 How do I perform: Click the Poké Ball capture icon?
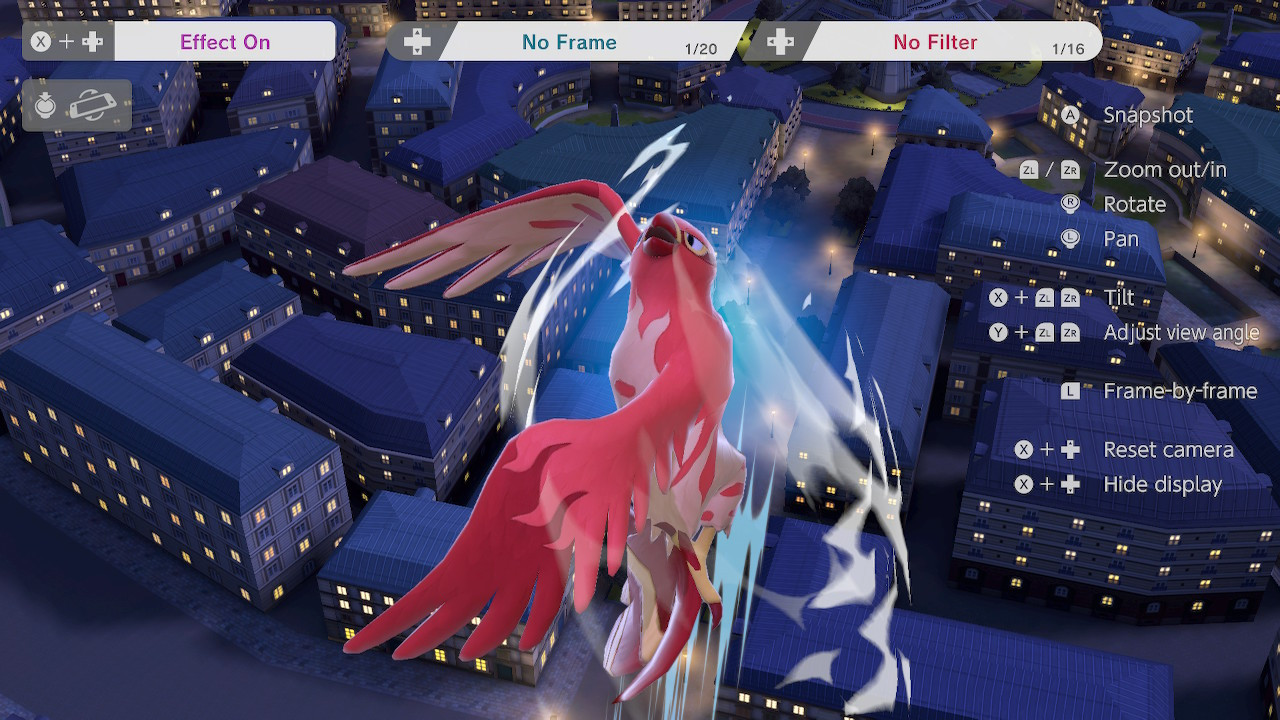coord(44,104)
